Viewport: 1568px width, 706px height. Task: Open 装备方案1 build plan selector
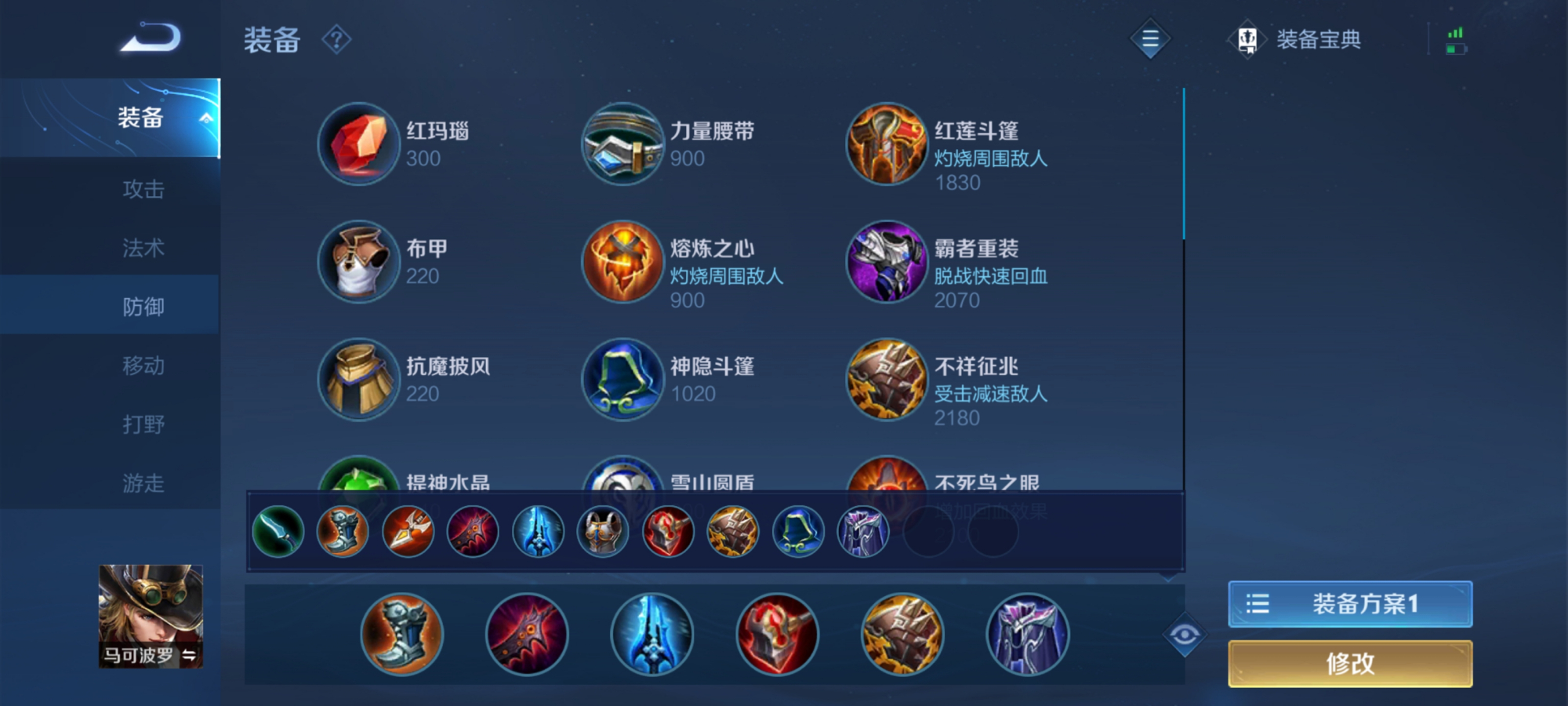[1350, 604]
